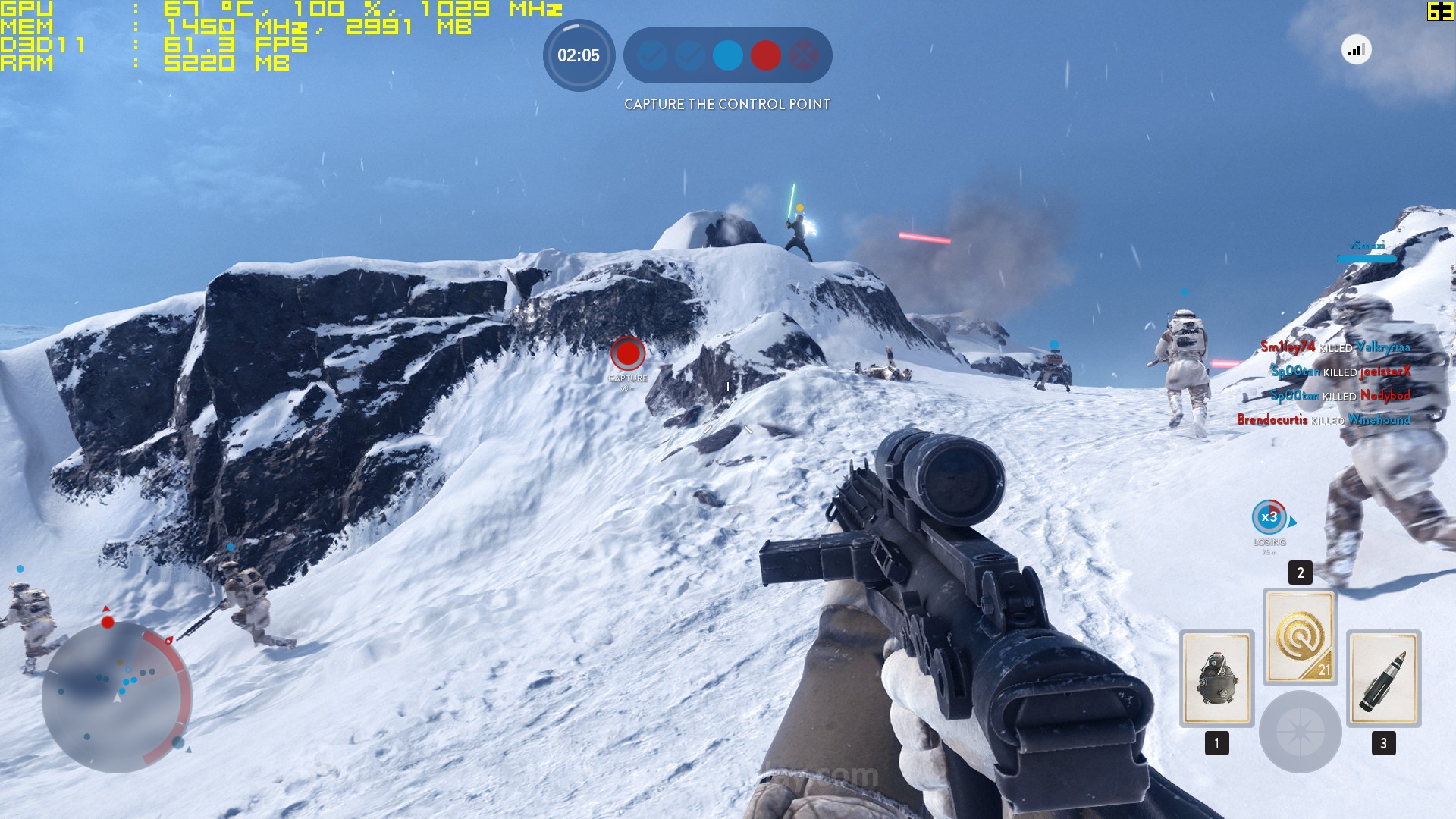Choose the cycler rifle bullet star card
The width and height of the screenshot is (1456, 819).
point(1383,678)
